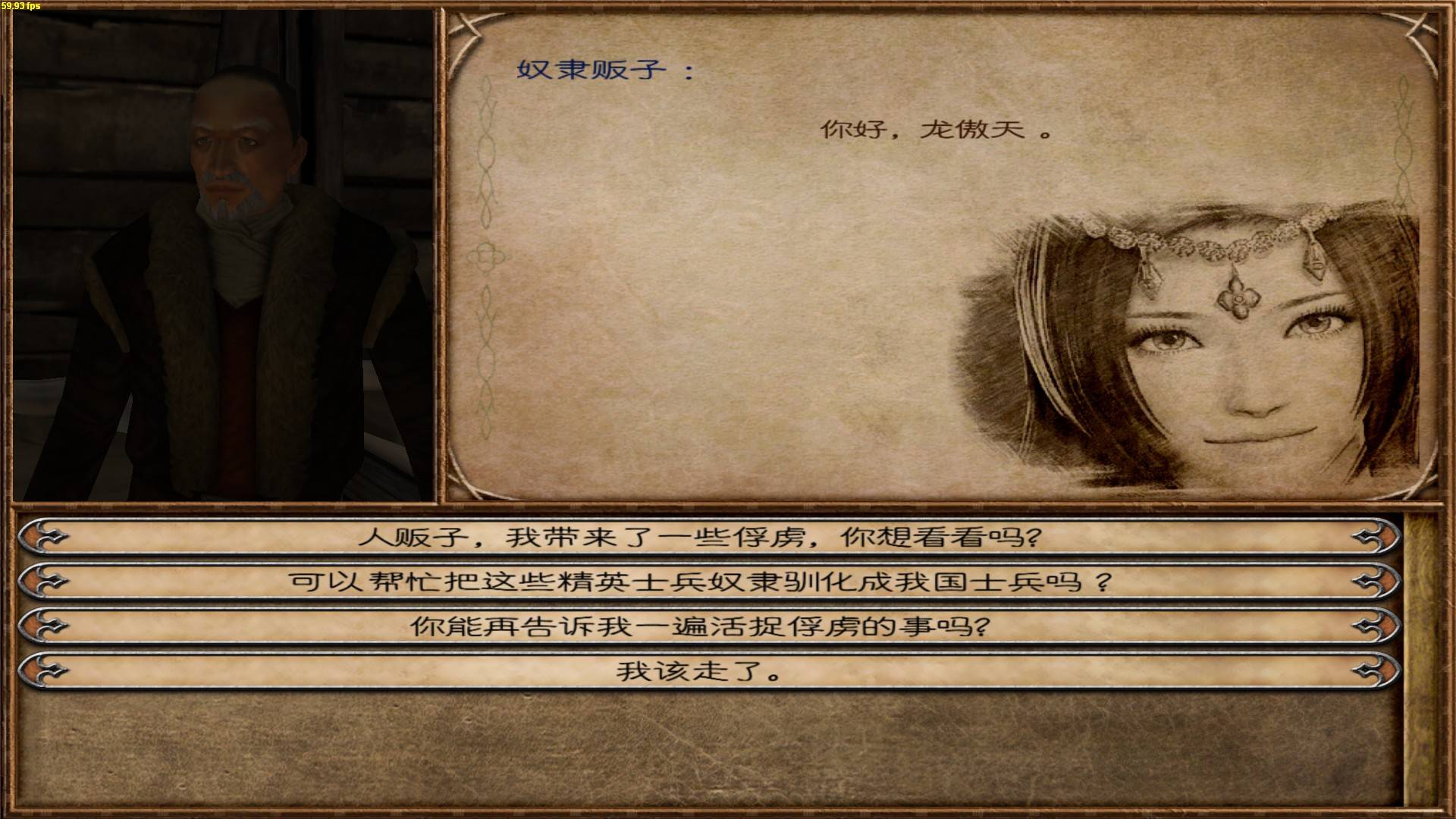Click the yellow FPS counter in the top-left corner

point(21,5)
